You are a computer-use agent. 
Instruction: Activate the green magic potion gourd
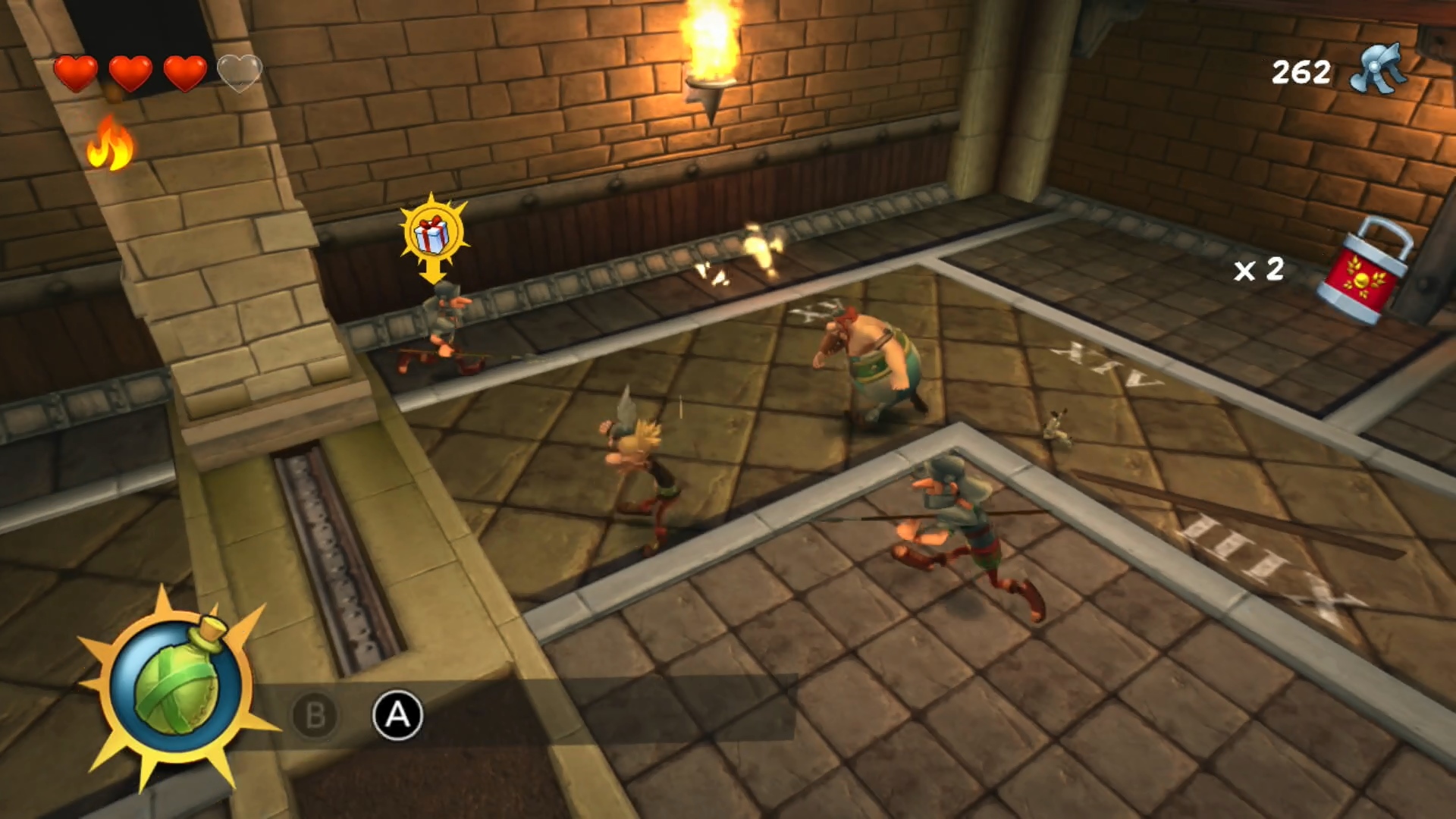(x=177, y=685)
